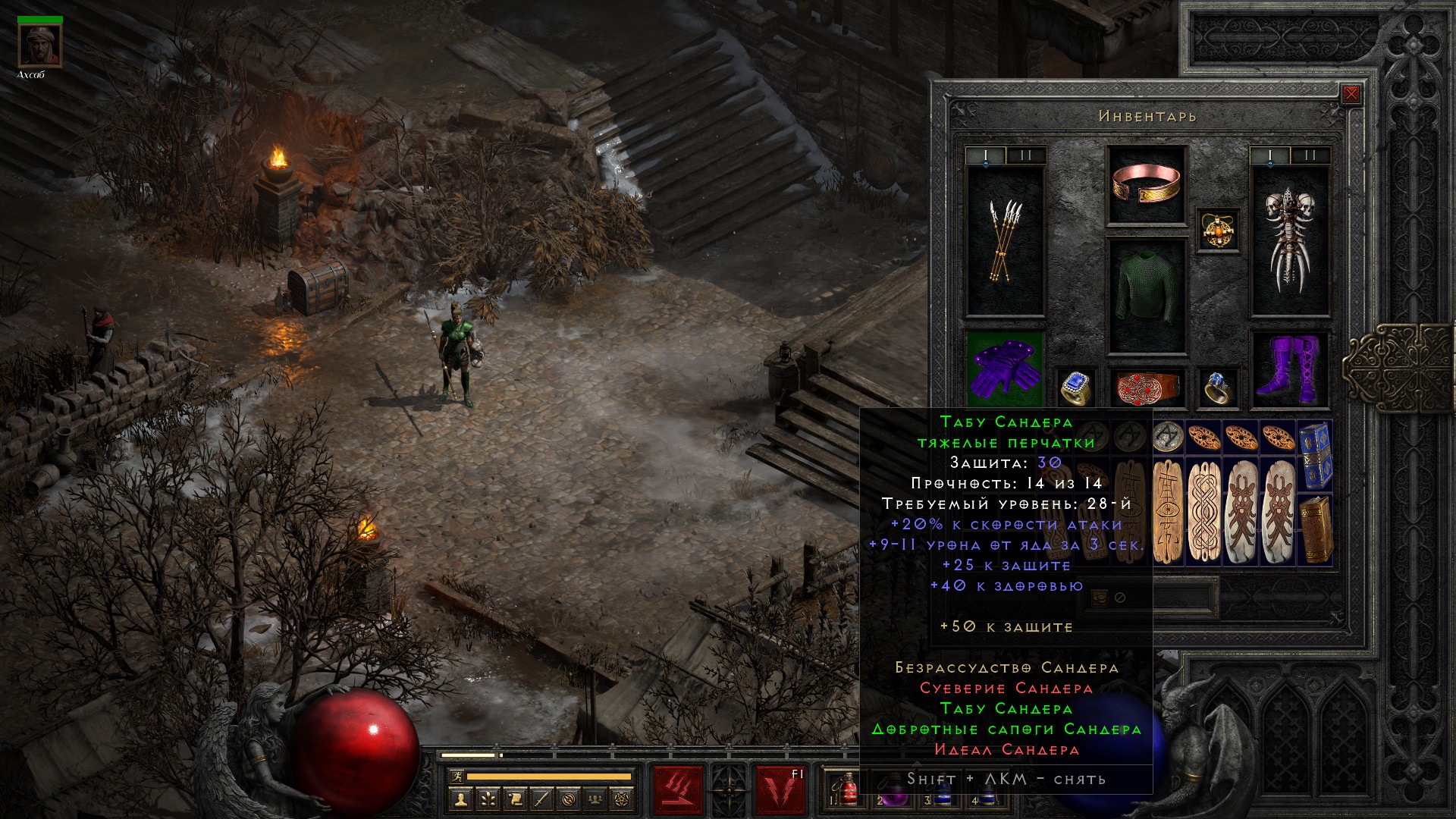Open the left-click attack skill selector
The height and width of the screenshot is (819, 1456).
678,789
